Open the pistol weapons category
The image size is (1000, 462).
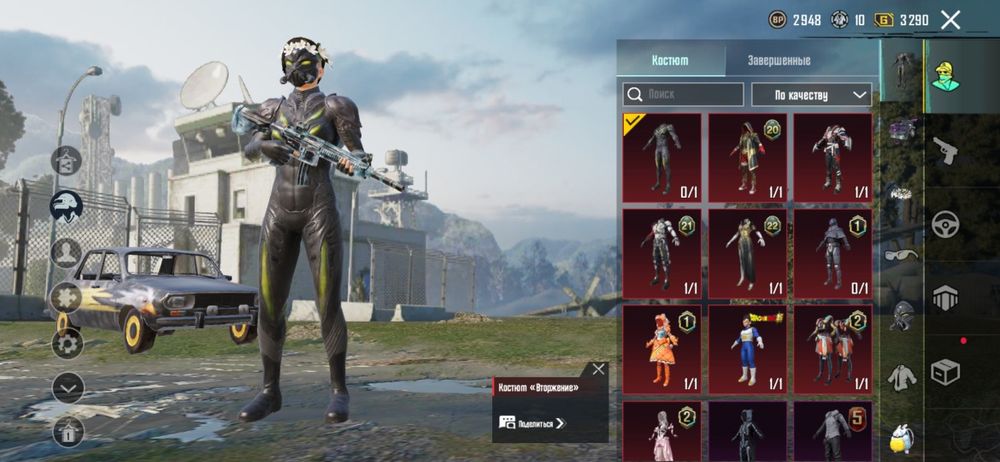pyautogui.click(x=945, y=150)
